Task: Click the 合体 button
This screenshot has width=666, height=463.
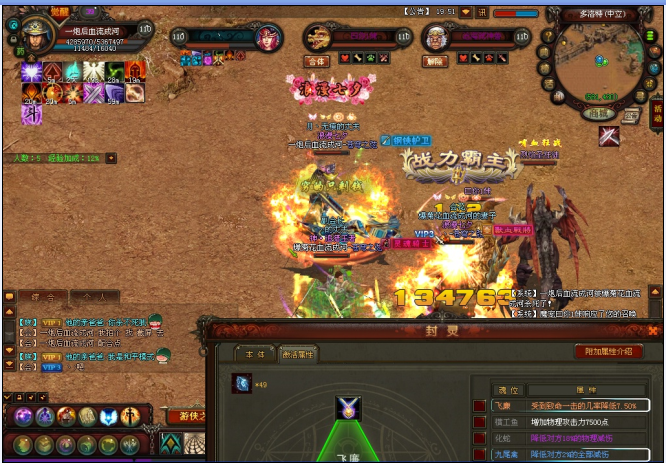Action: (x=317, y=61)
